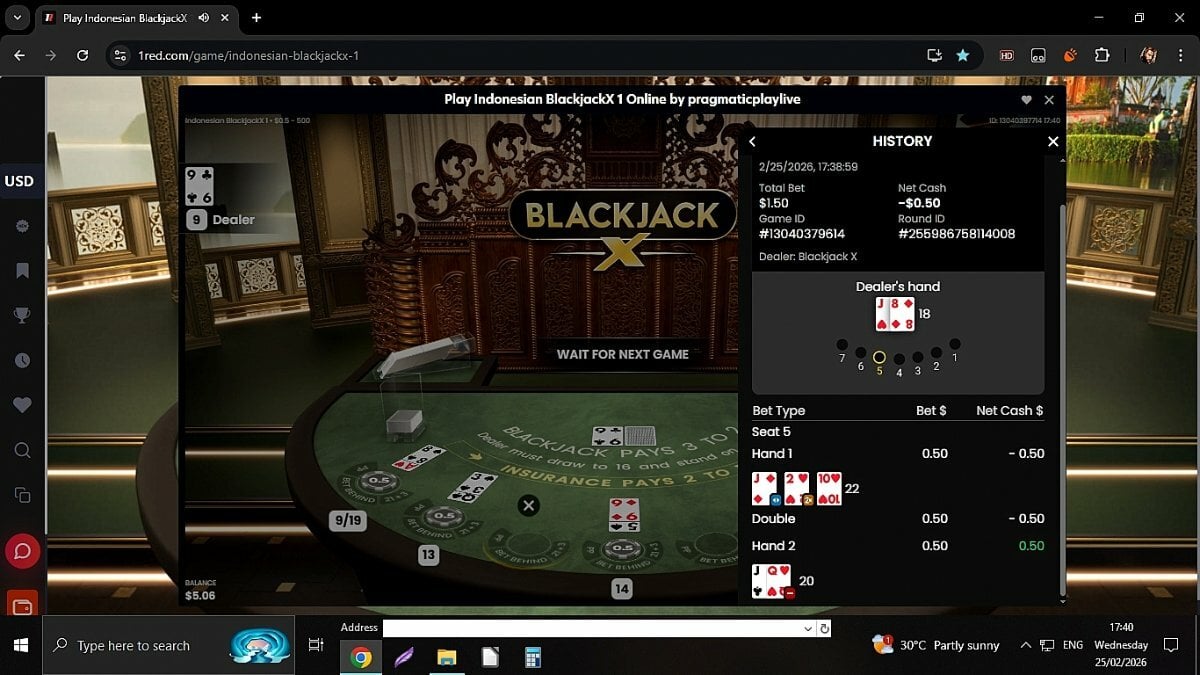Close the History panel
Image resolution: width=1200 pixels, height=675 pixels.
click(1052, 141)
